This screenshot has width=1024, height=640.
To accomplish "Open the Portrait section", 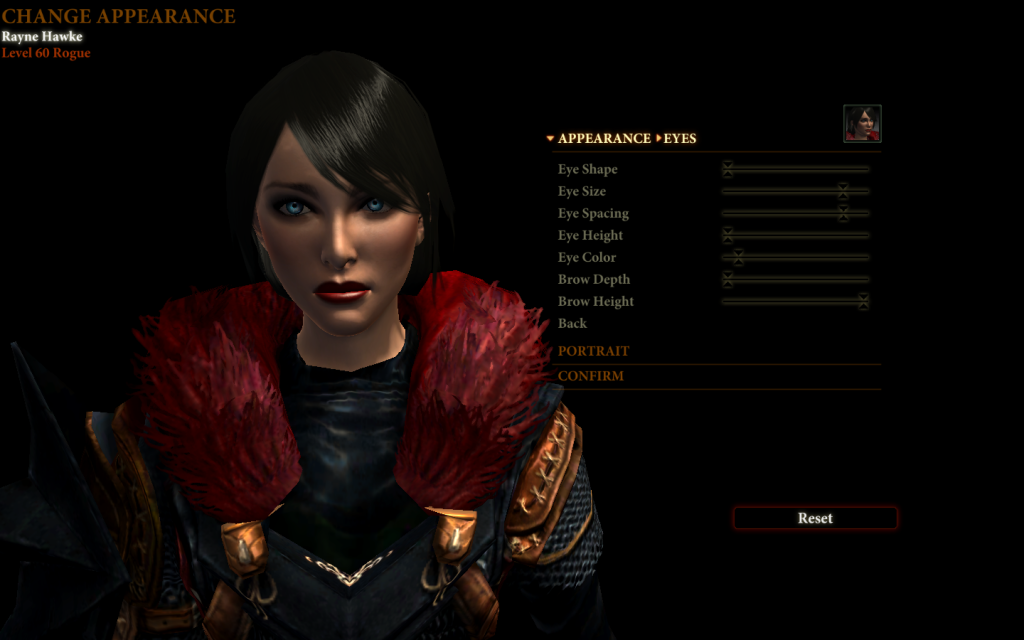I will [x=594, y=351].
